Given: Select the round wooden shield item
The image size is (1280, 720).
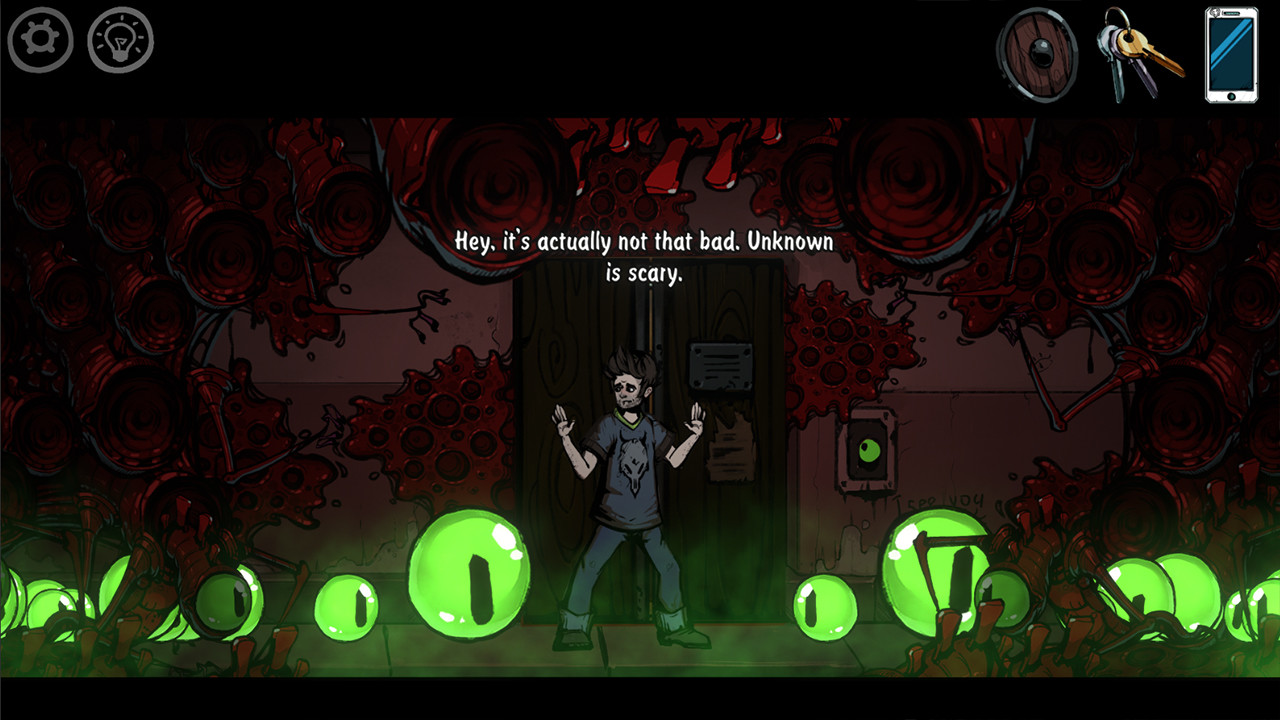Looking at the screenshot, I should coord(1037,54).
